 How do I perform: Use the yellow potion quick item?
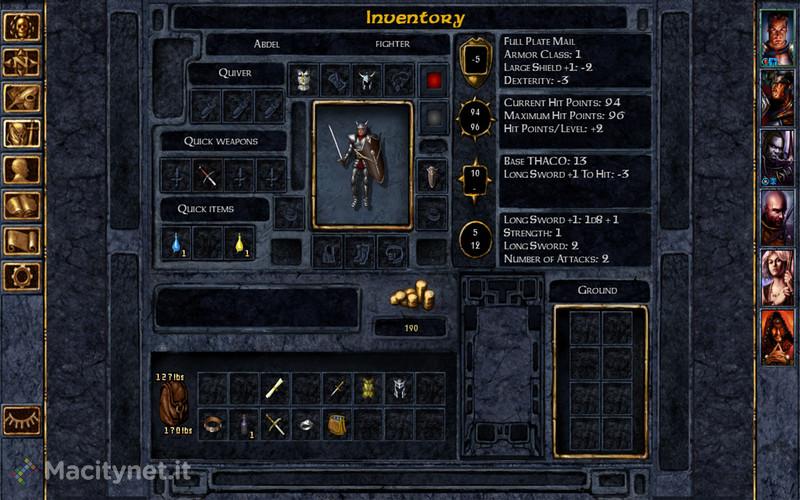pyautogui.click(x=240, y=241)
